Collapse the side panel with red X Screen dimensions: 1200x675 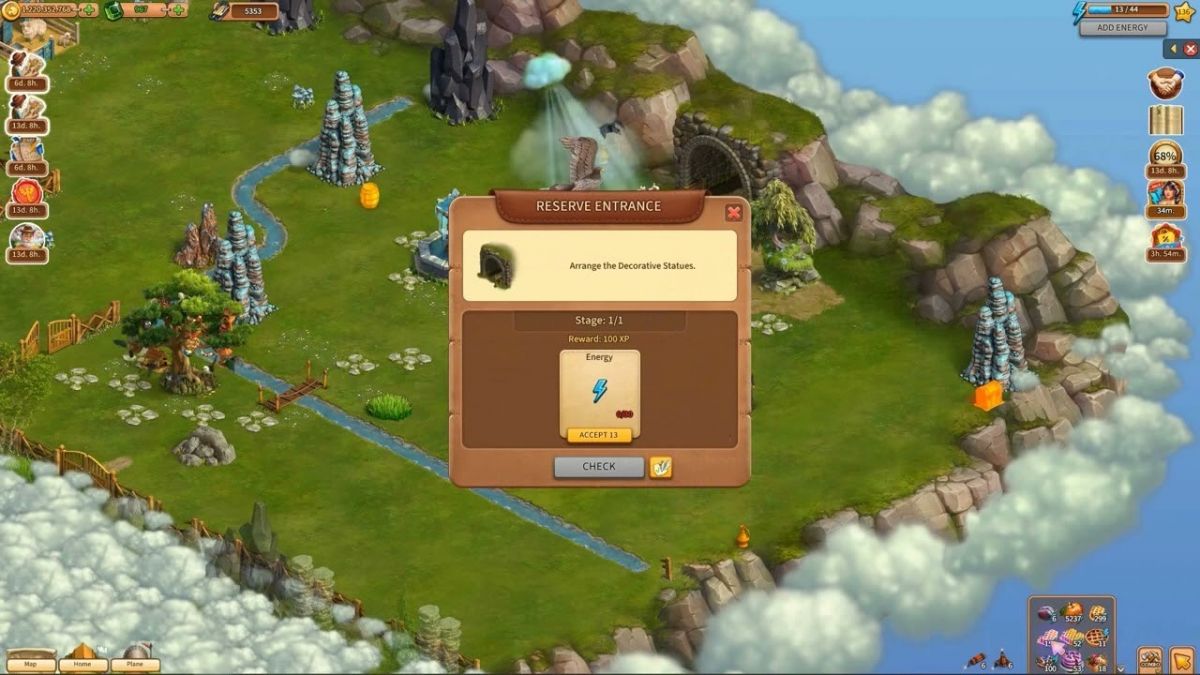[1190, 48]
